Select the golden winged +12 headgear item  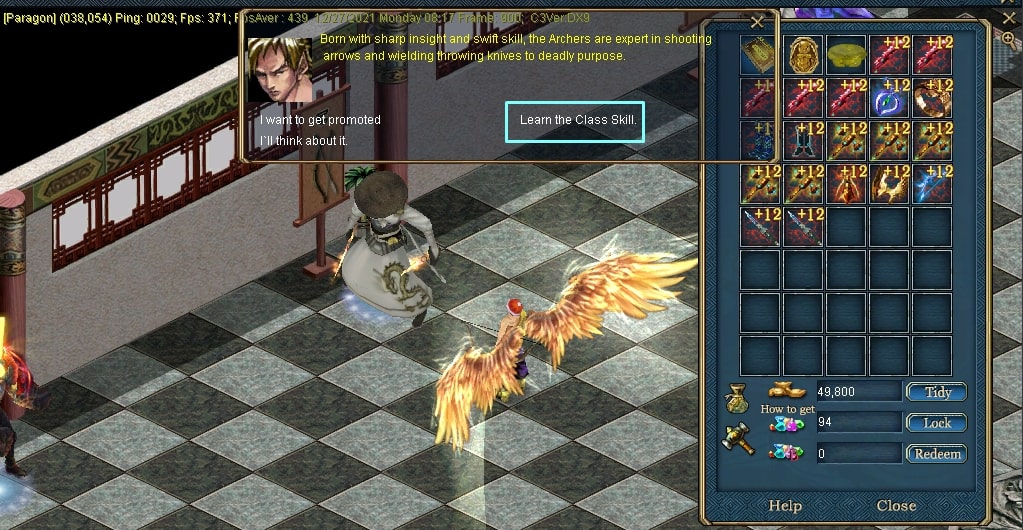(889, 184)
